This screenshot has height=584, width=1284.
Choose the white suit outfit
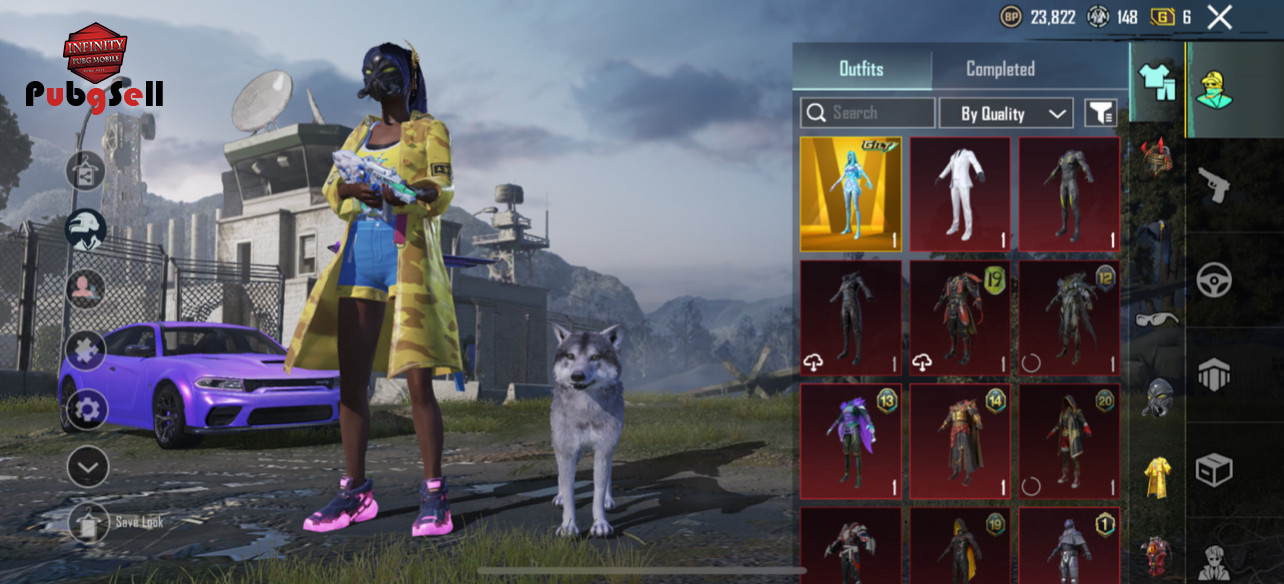click(960, 194)
